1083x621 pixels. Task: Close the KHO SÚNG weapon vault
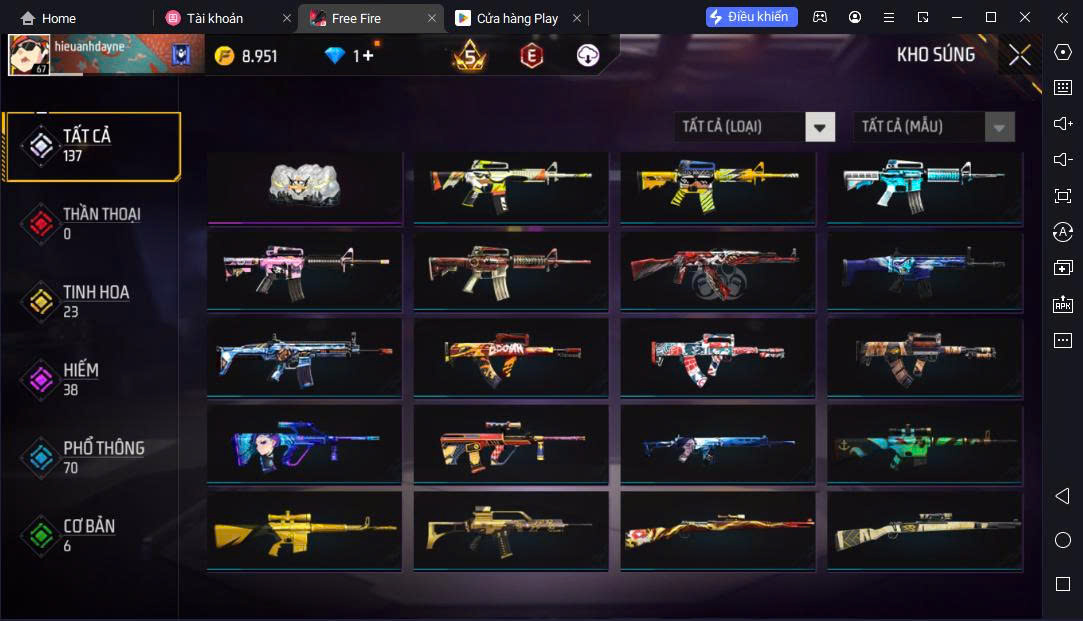[x=1019, y=56]
